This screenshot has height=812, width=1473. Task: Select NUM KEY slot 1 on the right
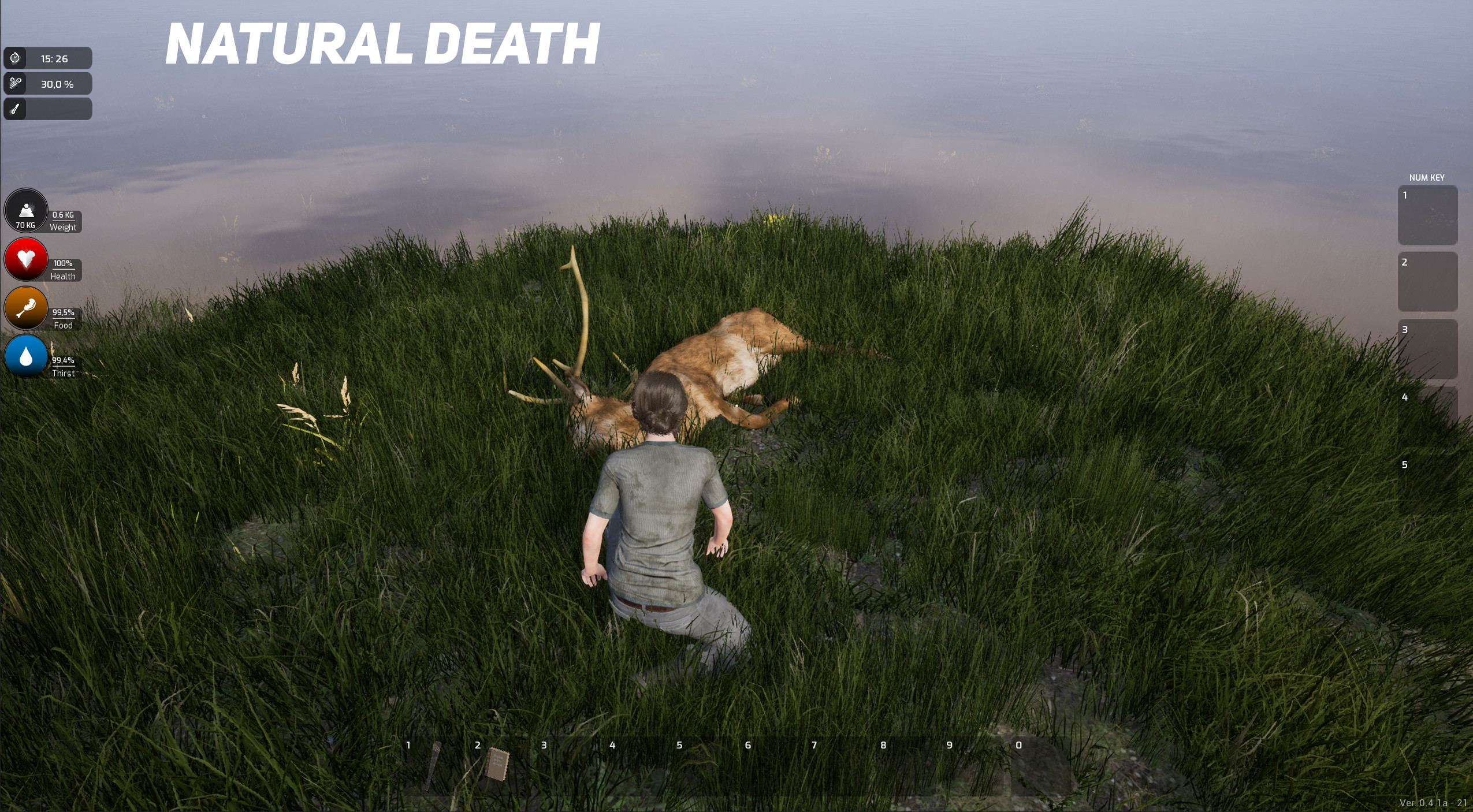1427,215
